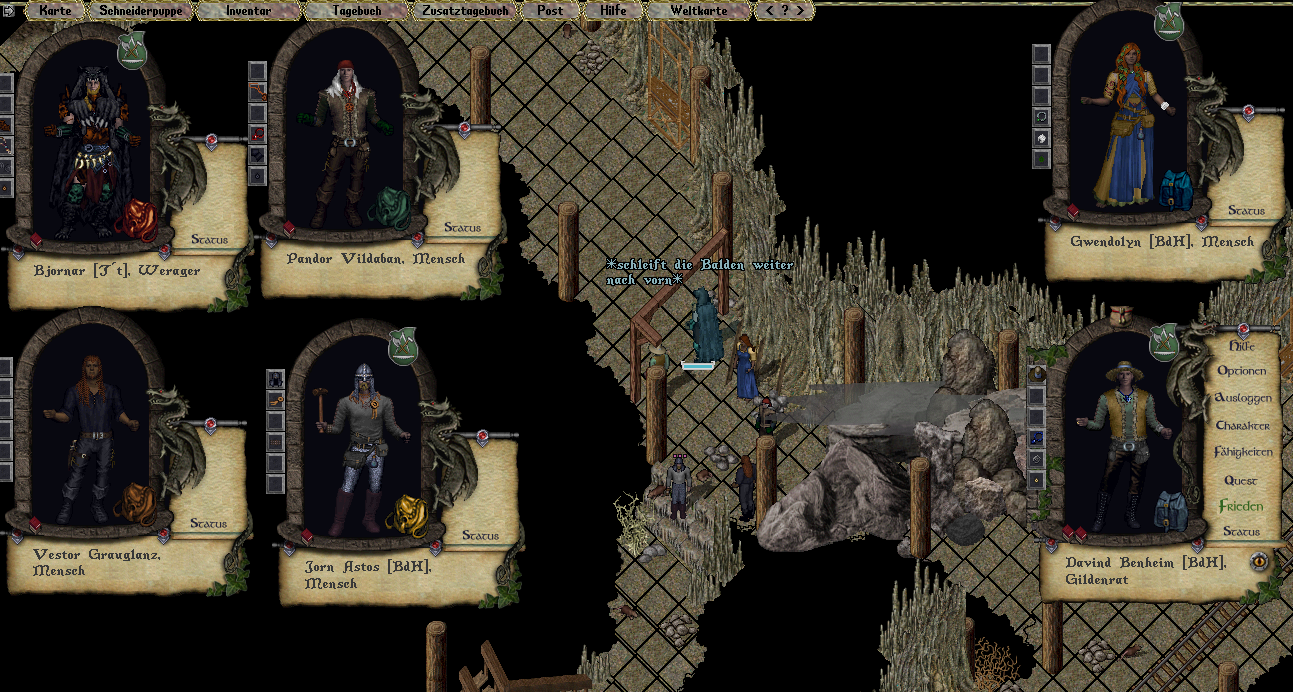This screenshot has height=692, width=1293.
Task: Show Status on Jorn Astos's paperdoll
Action: [x=480, y=536]
